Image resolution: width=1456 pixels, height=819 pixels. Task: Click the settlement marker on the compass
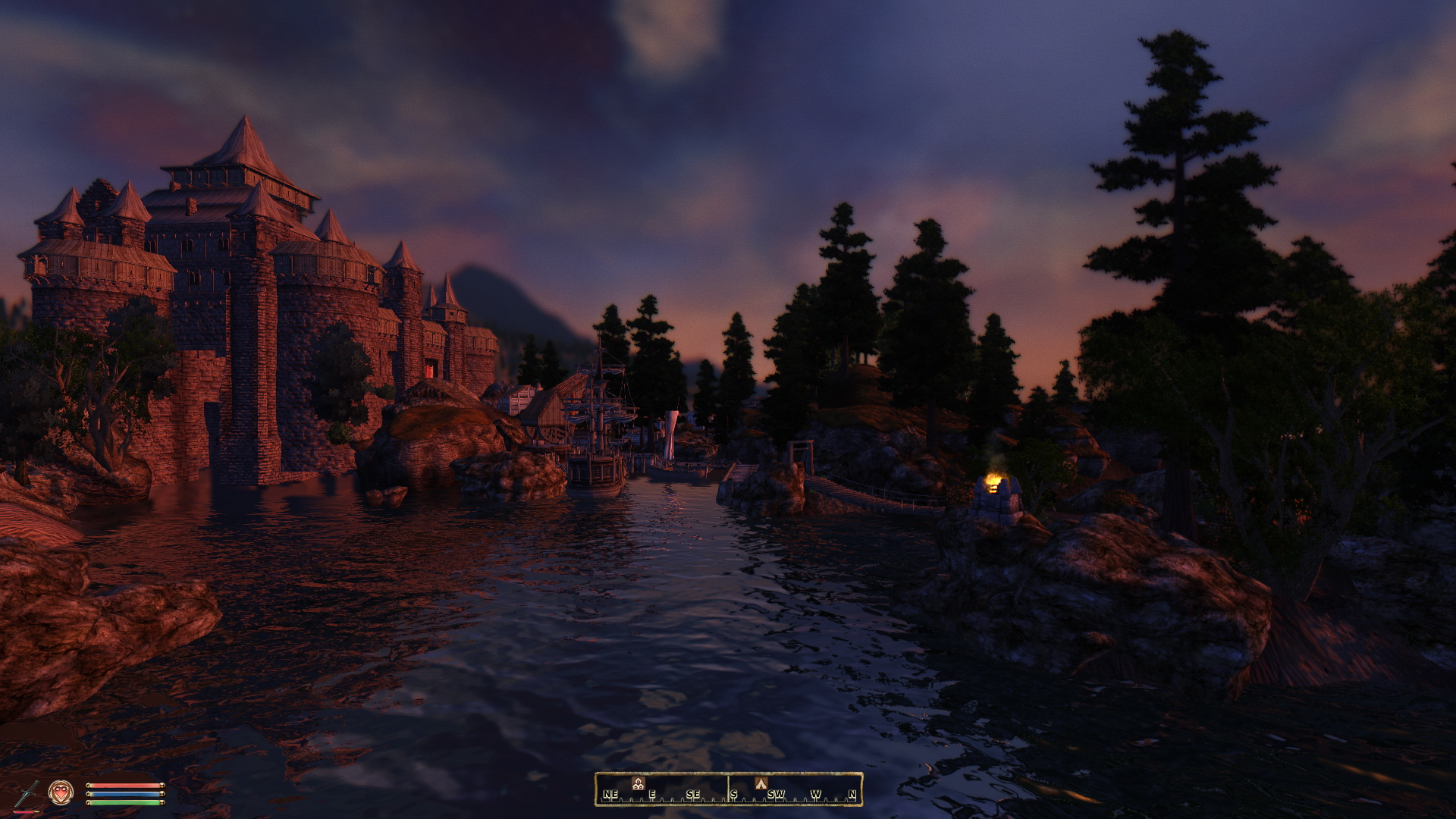(638, 783)
